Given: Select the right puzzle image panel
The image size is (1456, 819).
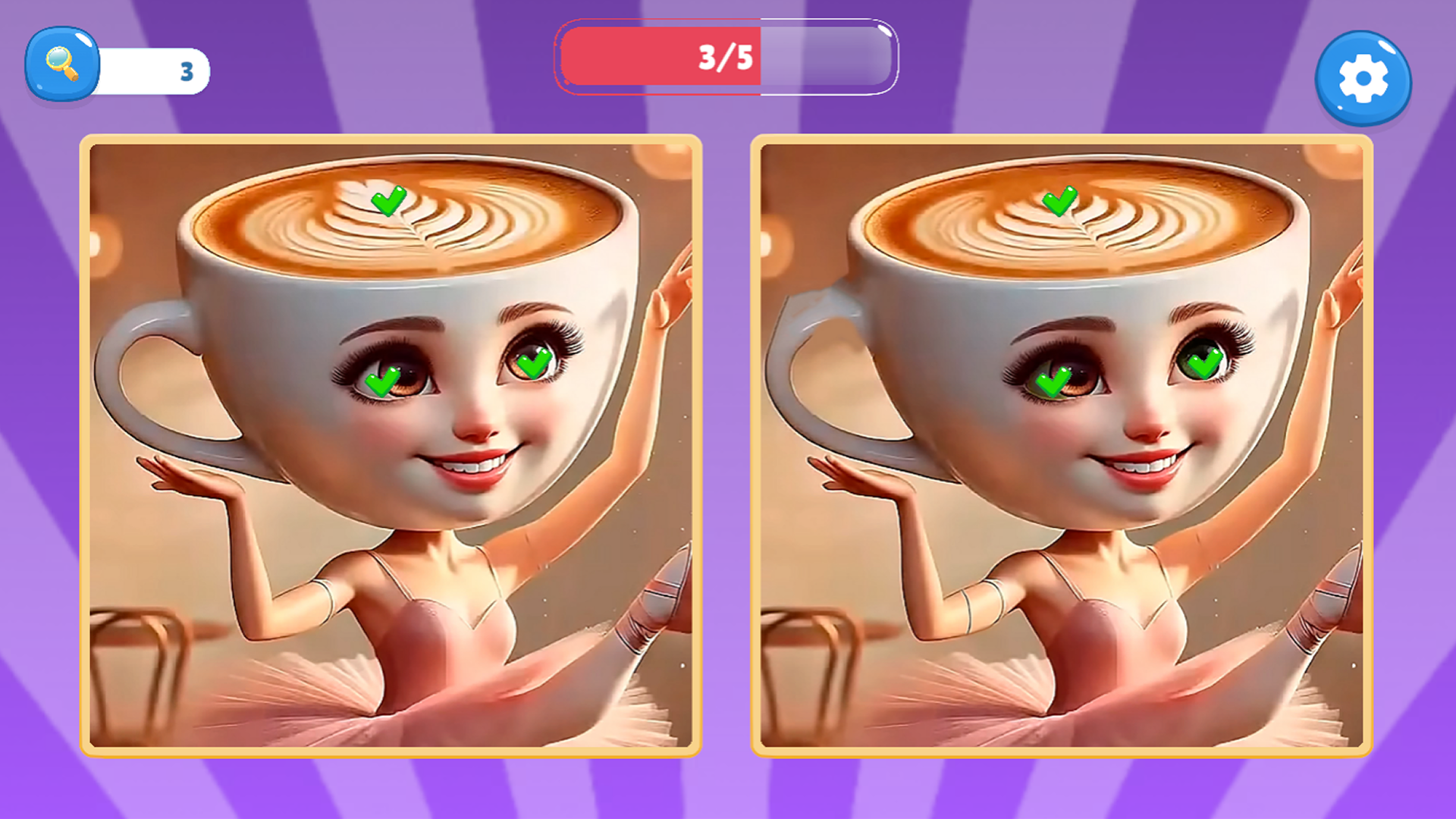Looking at the screenshot, I should click(x=1062, y=447).
